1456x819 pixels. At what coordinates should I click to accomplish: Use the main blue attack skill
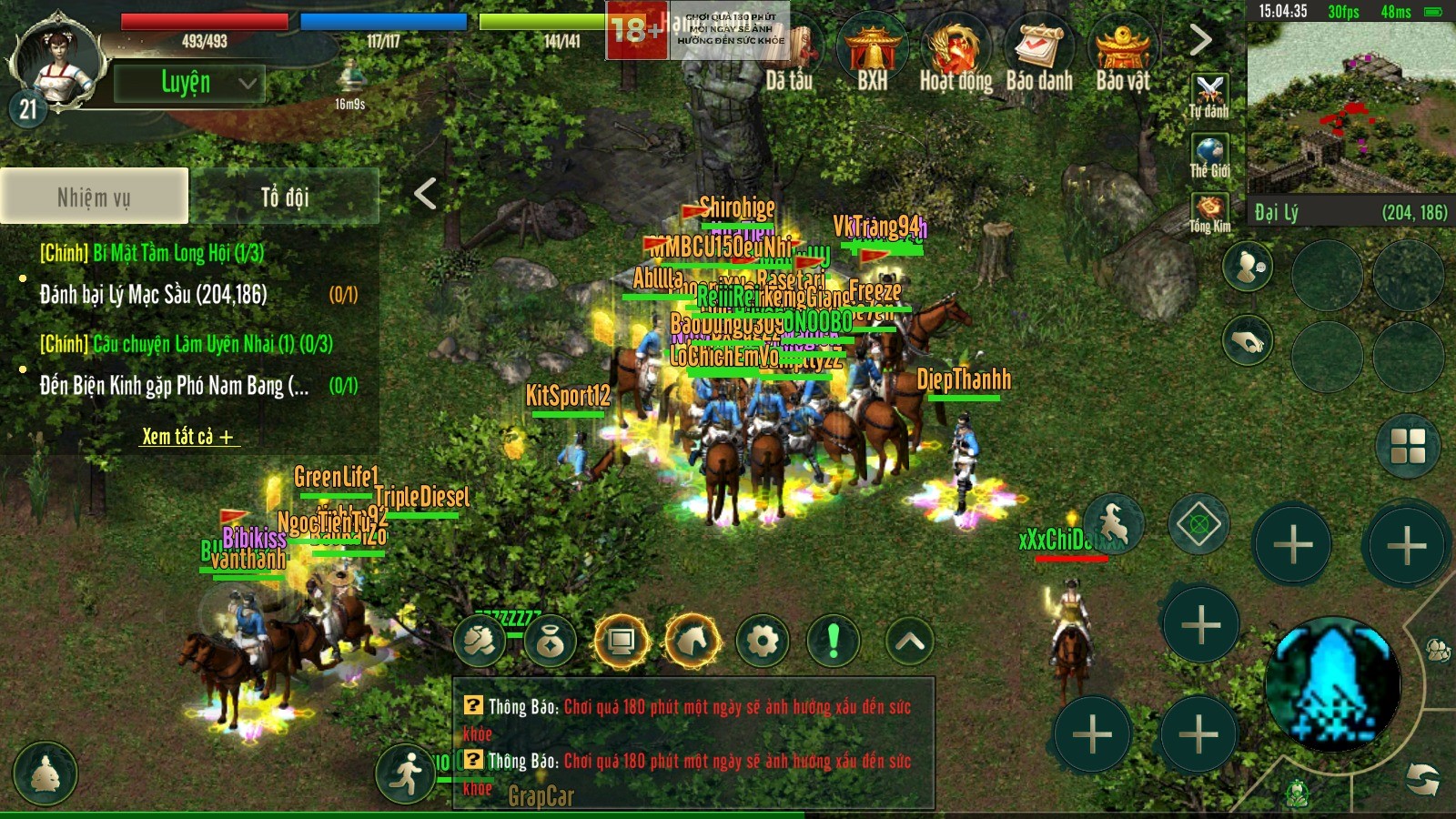point(1333,685)
